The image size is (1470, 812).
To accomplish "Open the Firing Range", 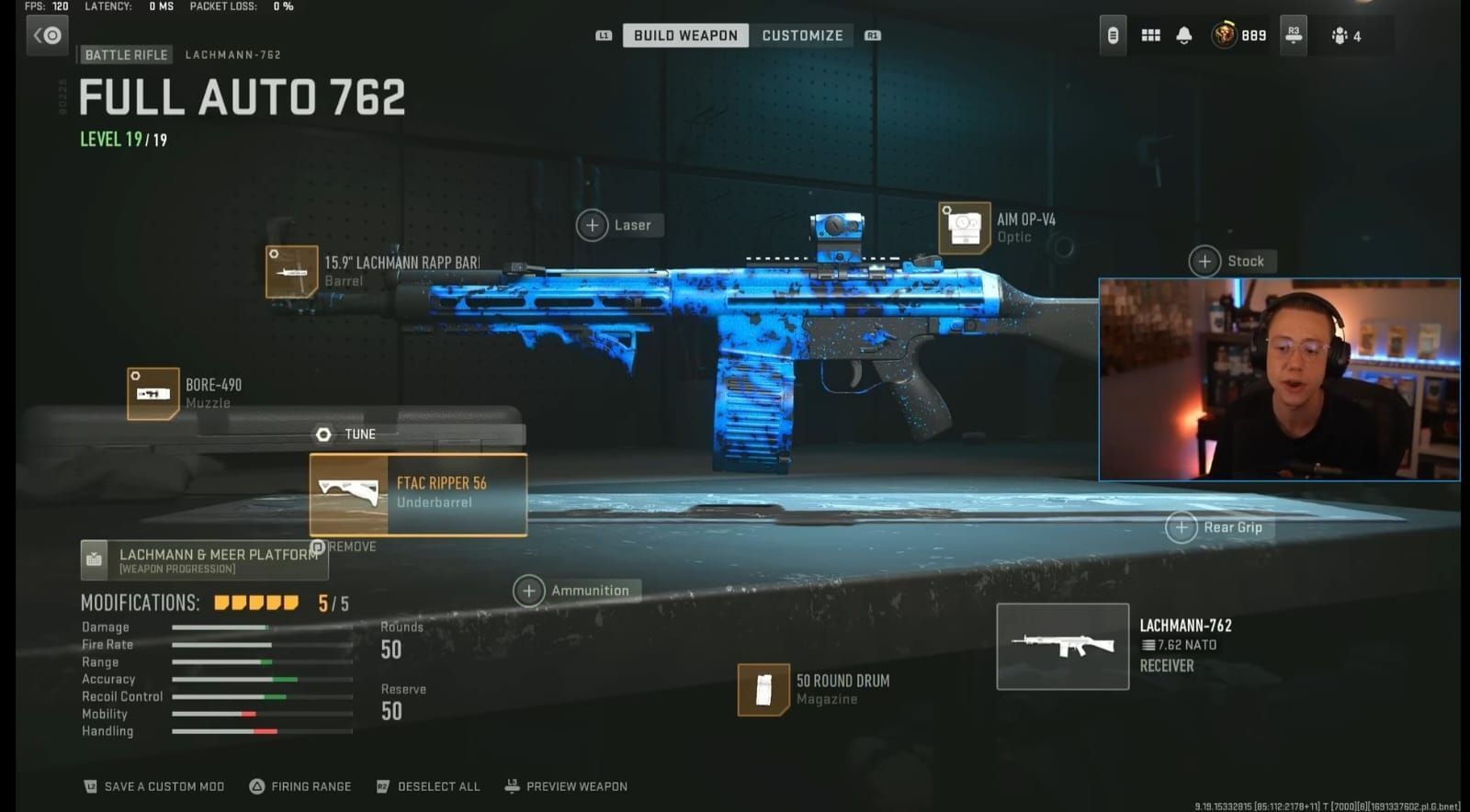I will tap(300, 786).
